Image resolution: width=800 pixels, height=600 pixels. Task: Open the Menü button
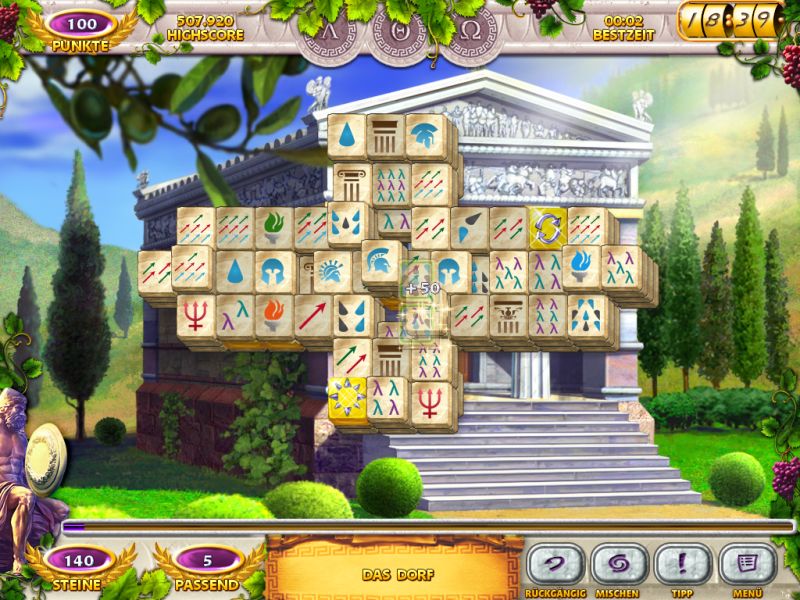[747, 564]
